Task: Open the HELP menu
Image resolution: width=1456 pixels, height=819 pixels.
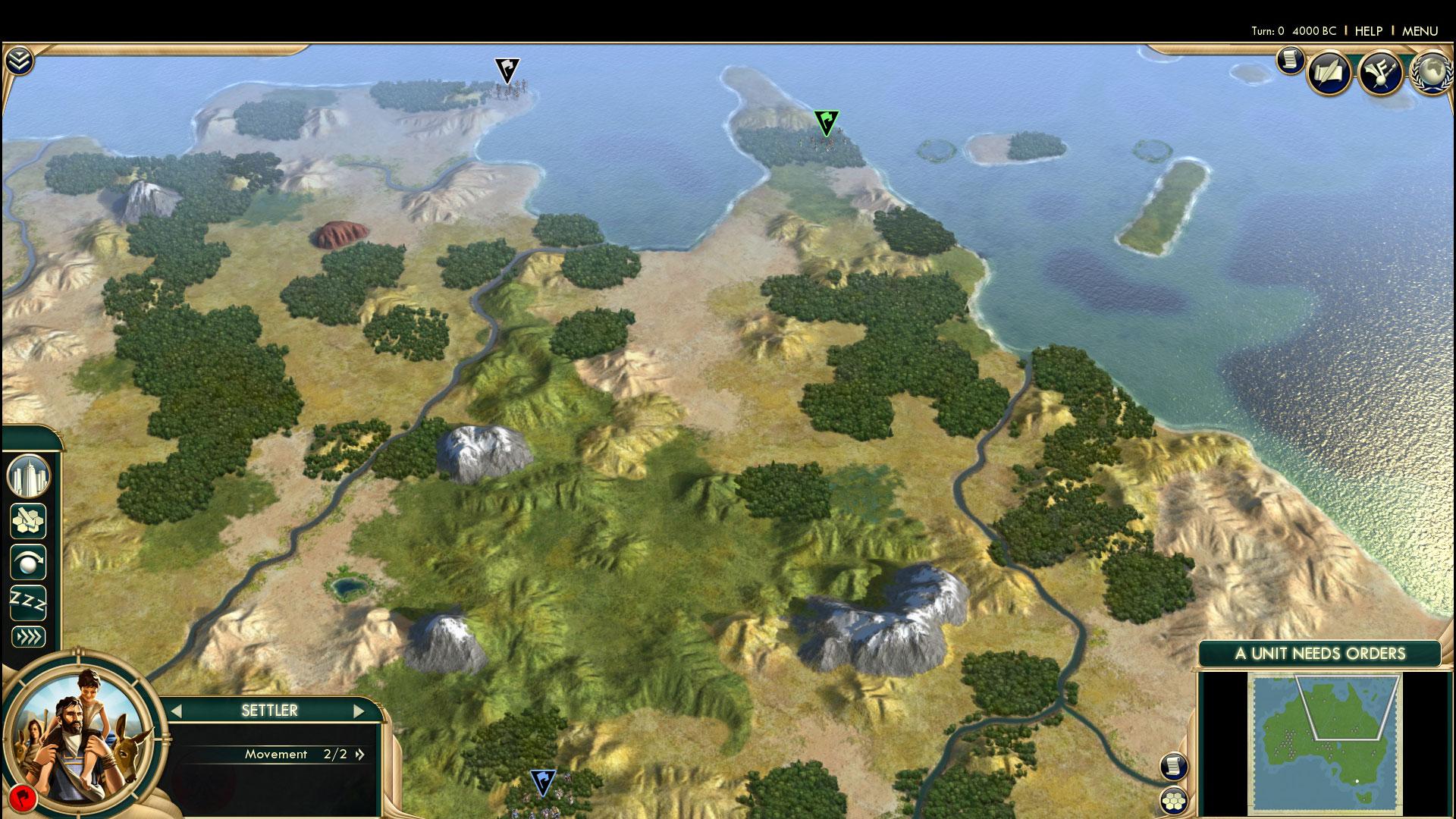Action: click(x=1368, y=31)
